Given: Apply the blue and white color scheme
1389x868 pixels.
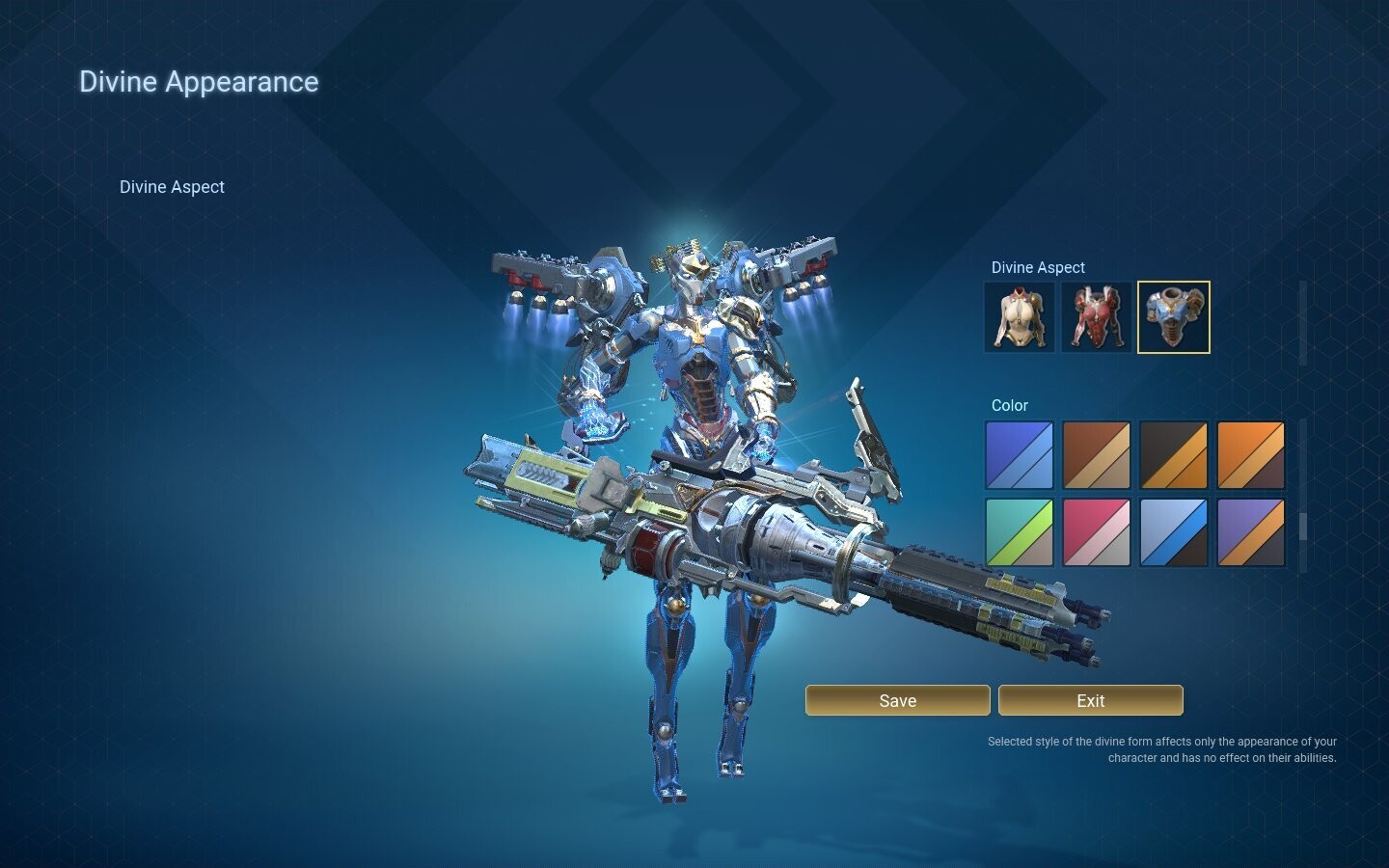Looking at the screenshot, I should (x=1020, y=454).
